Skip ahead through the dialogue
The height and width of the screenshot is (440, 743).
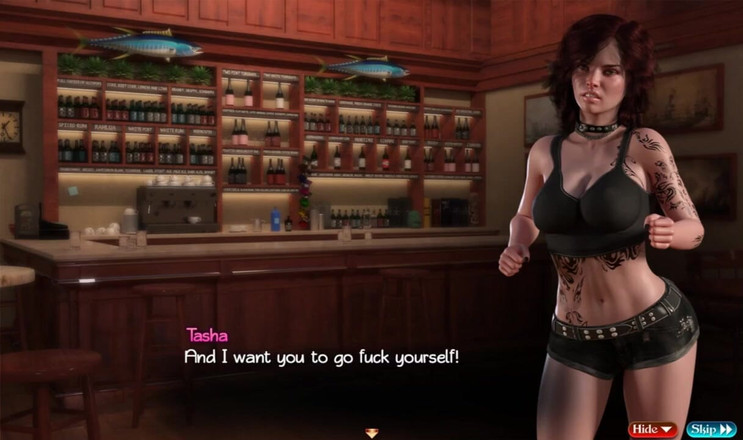point(711,429)
